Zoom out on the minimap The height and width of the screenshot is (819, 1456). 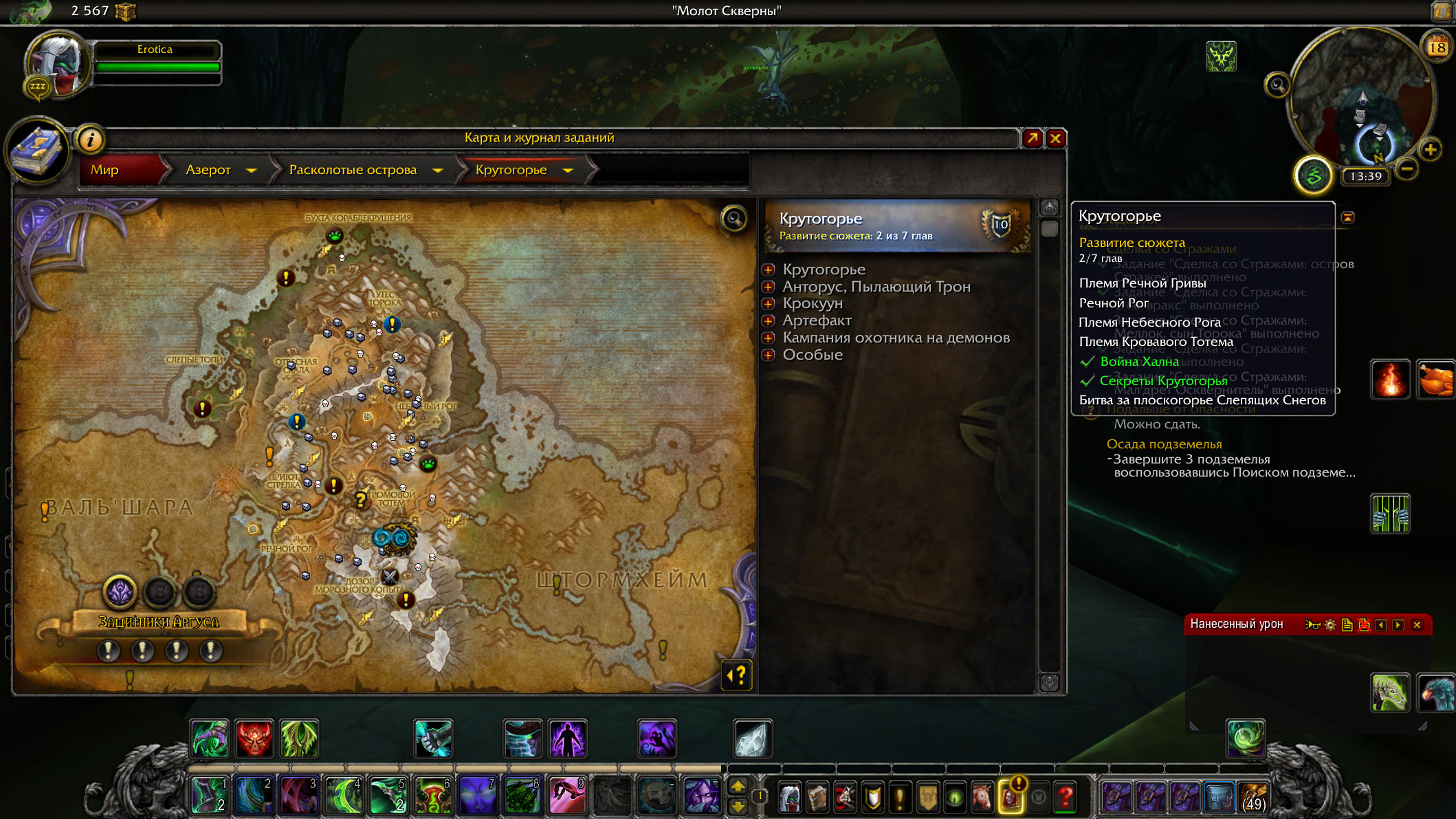(1407, 168)
